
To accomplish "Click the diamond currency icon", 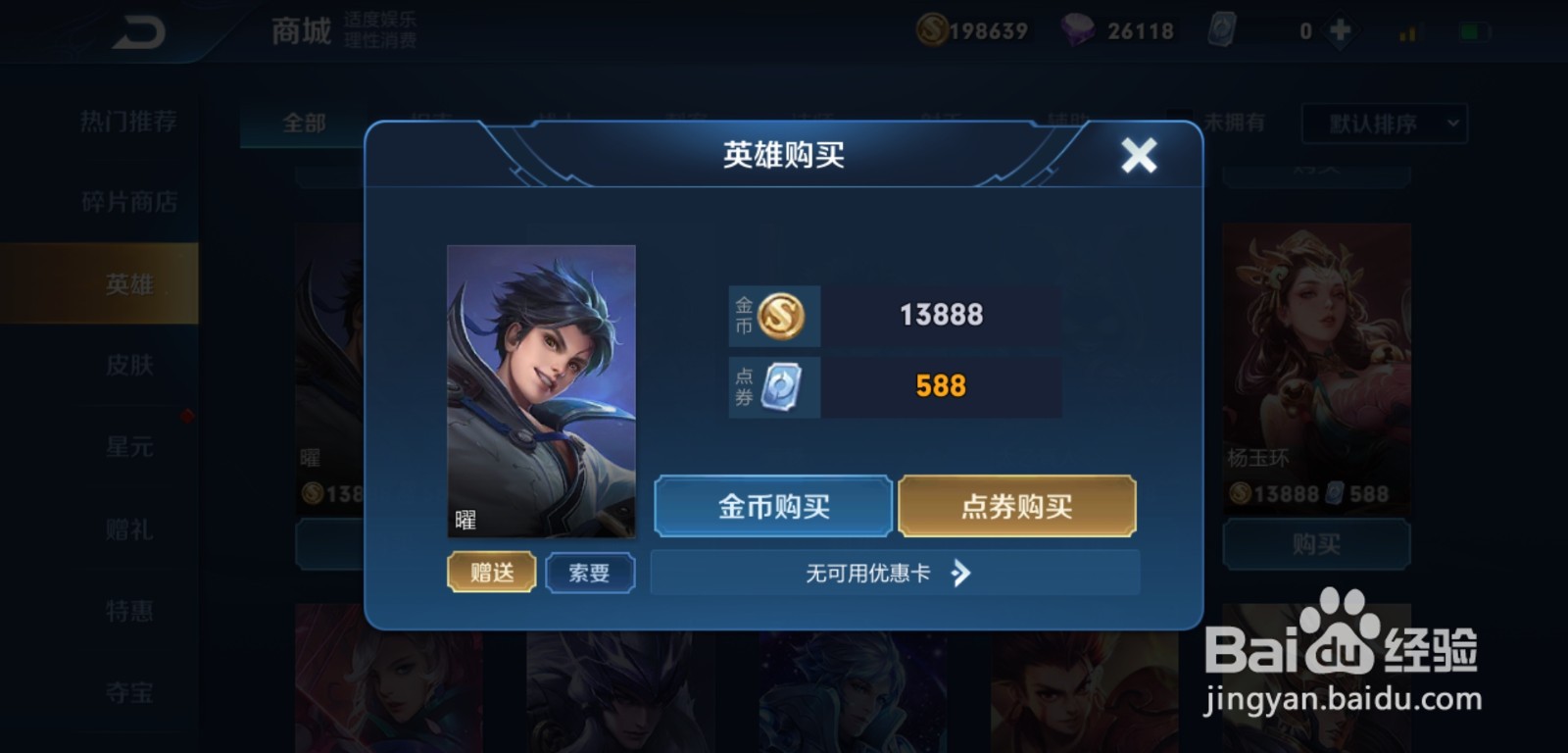I will (1078, 29).
